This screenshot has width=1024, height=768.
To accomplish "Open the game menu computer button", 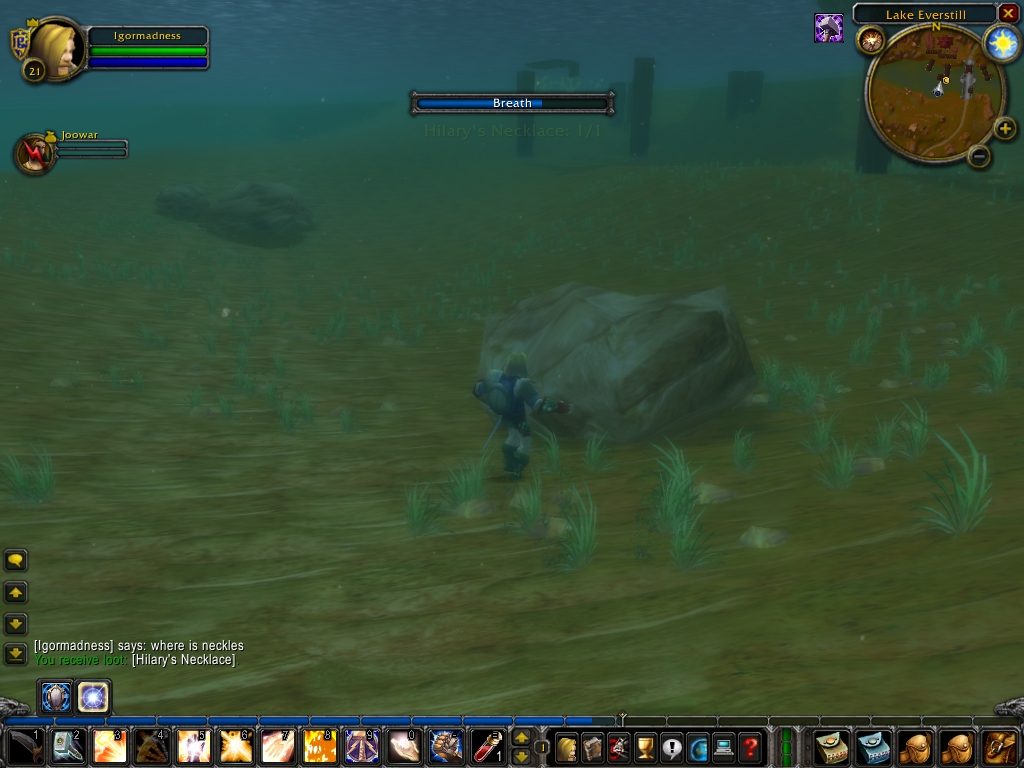I will click(x=723, y=747).
